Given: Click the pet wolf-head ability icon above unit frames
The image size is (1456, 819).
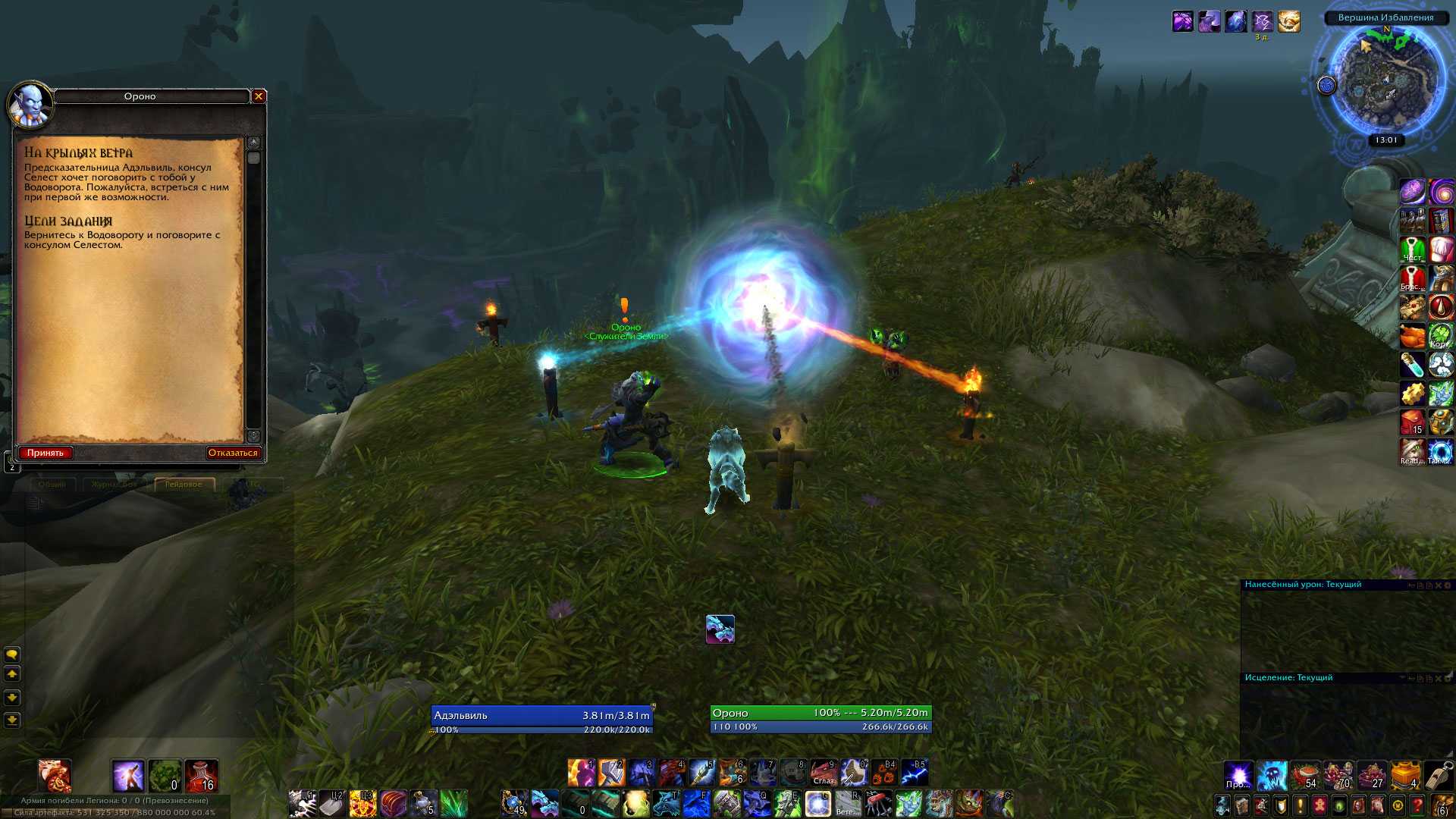Looking at the screenshot, I should (x=720, y=629).
